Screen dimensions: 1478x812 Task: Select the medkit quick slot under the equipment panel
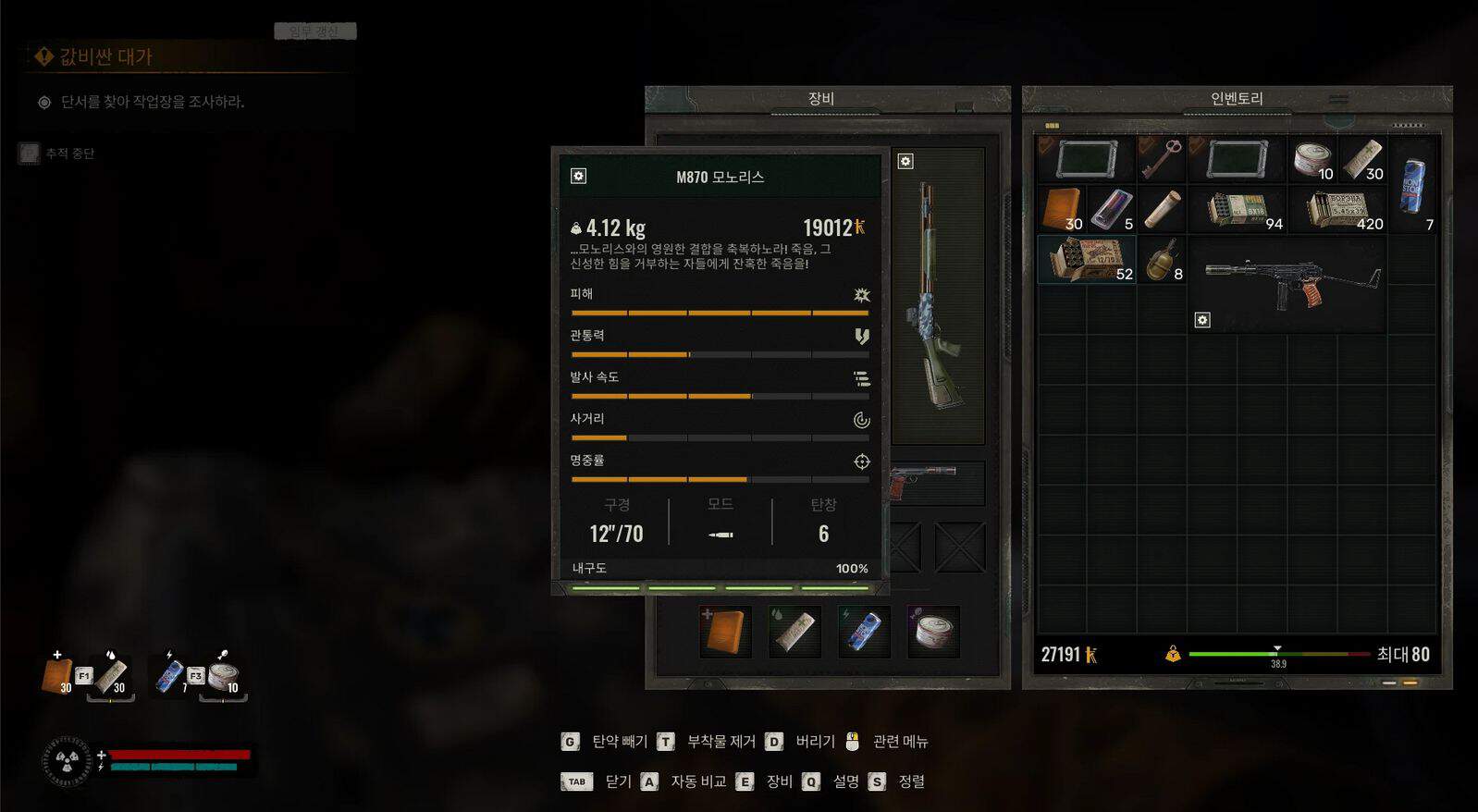[x=725, y=632]
